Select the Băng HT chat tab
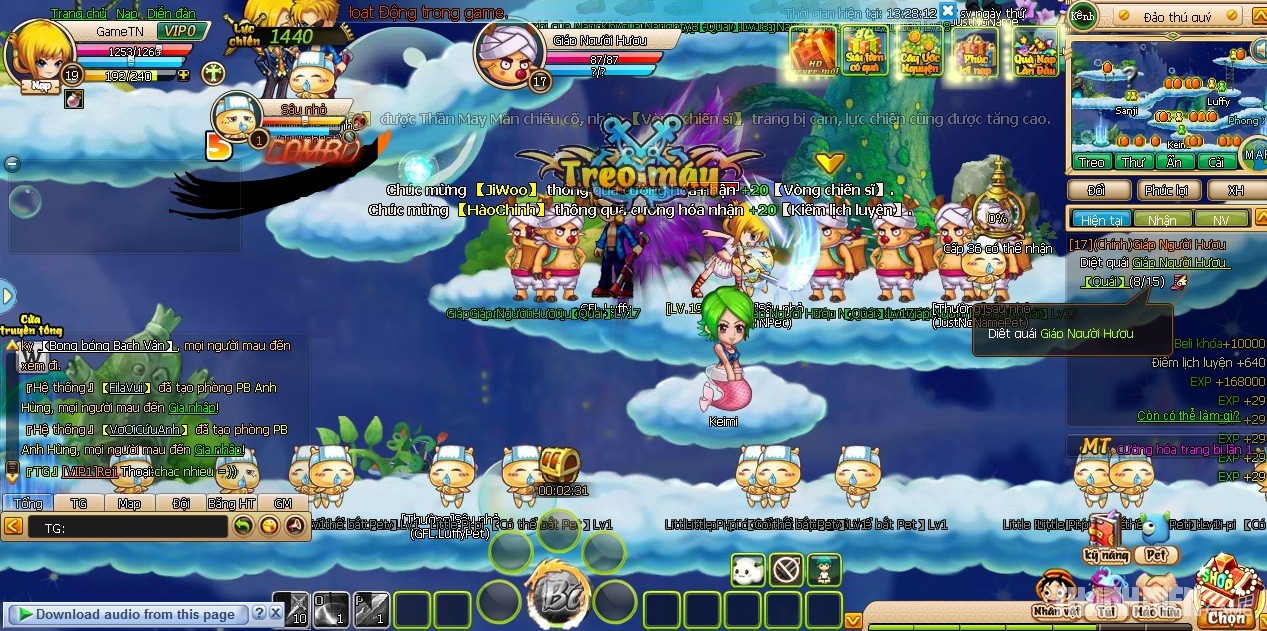Viewport: 1267px width, 631px height. 232,503
